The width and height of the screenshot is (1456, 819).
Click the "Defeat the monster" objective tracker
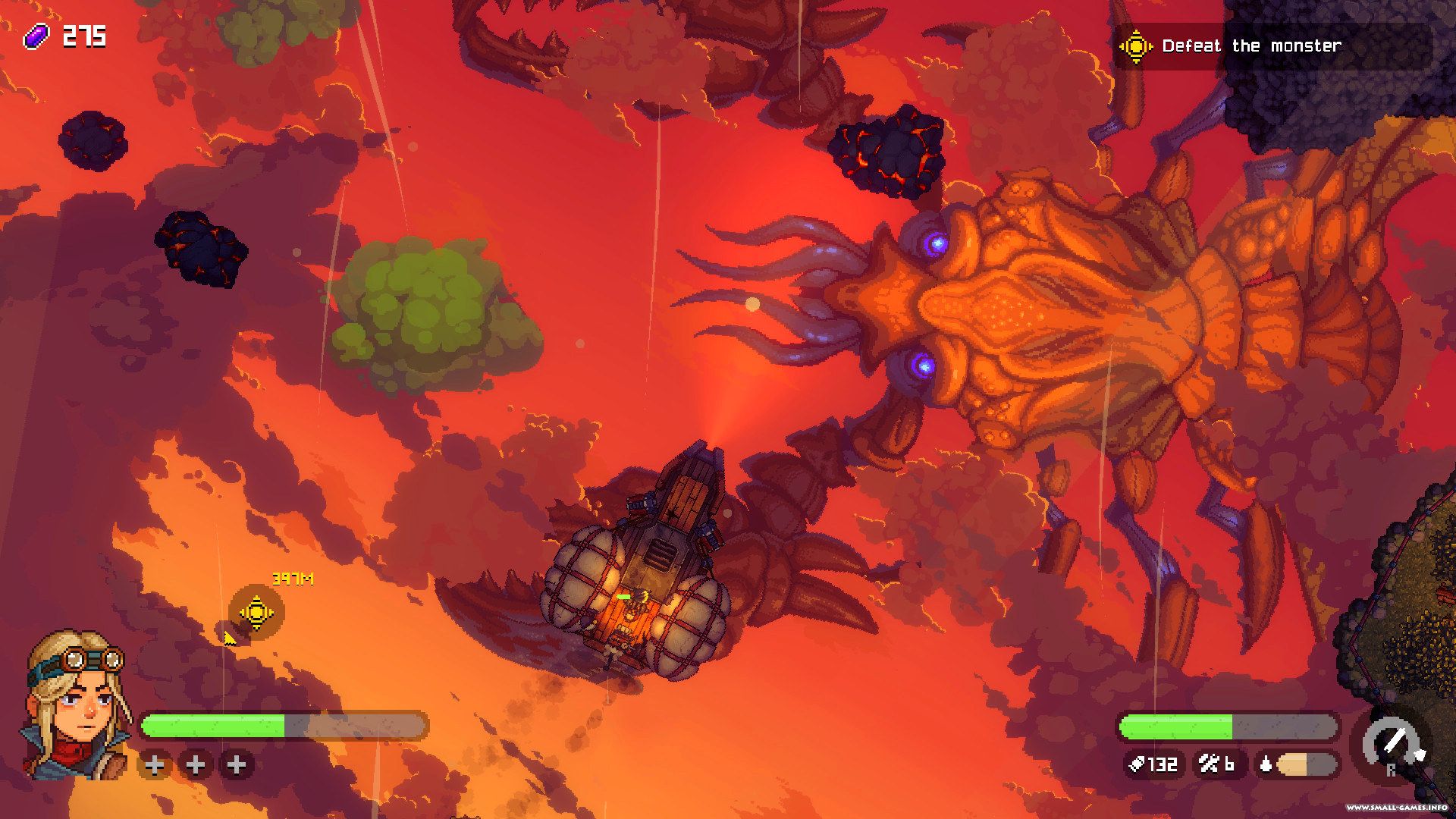(1251, 46)
